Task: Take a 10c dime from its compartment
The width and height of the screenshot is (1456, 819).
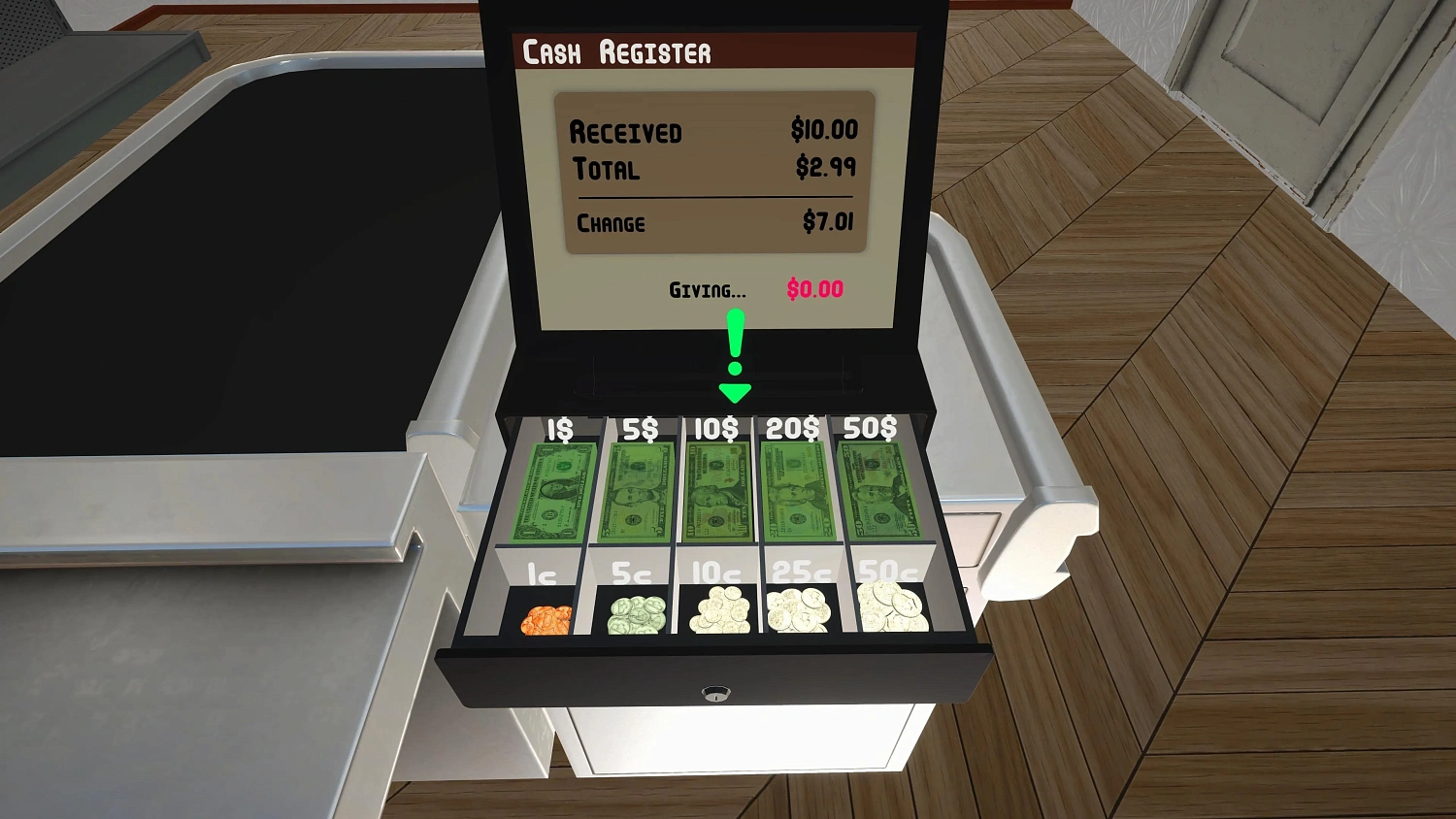Action: click(x=718, y=611)
